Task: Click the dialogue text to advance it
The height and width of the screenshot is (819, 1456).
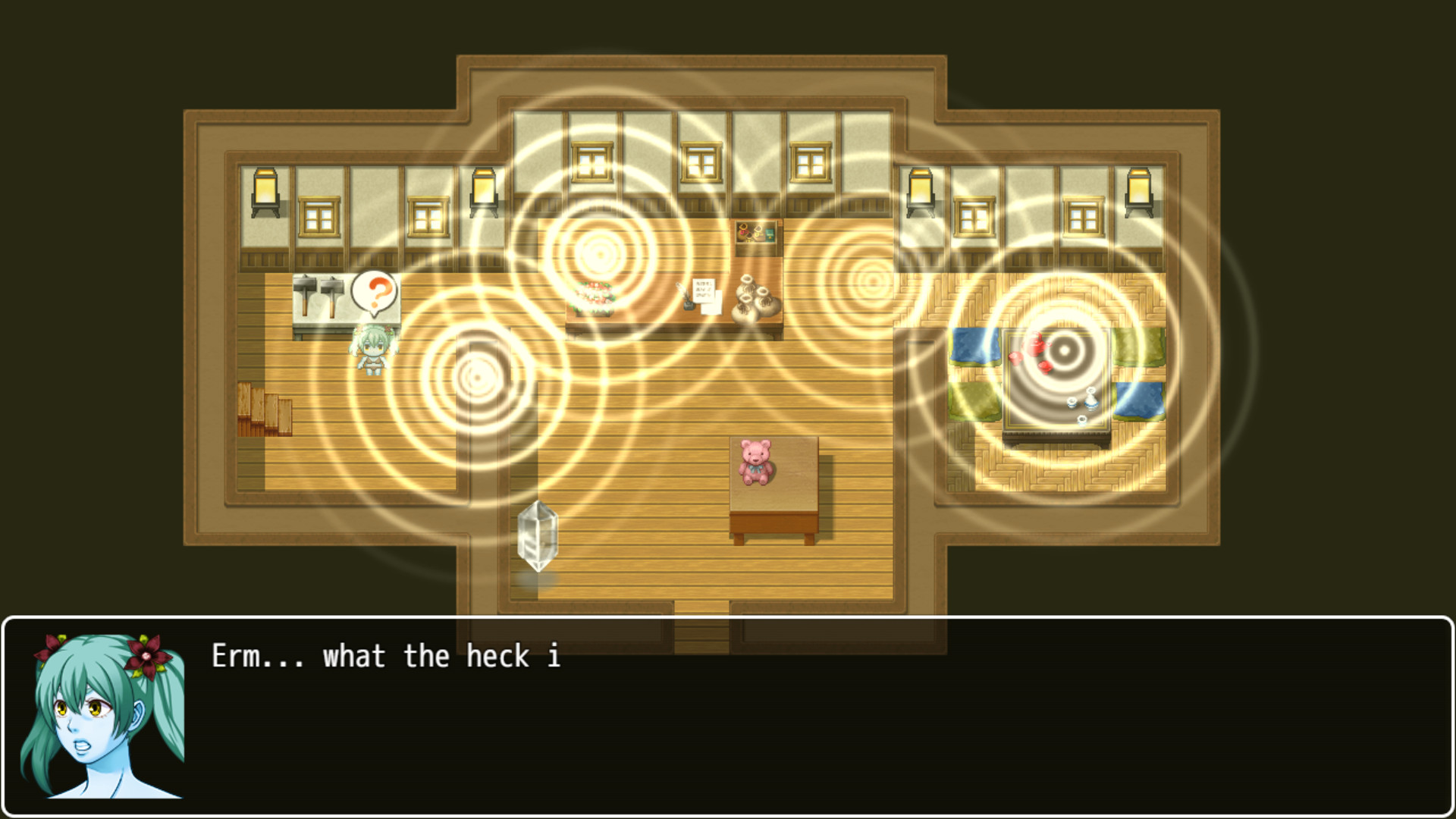Action: coord(387,656)
